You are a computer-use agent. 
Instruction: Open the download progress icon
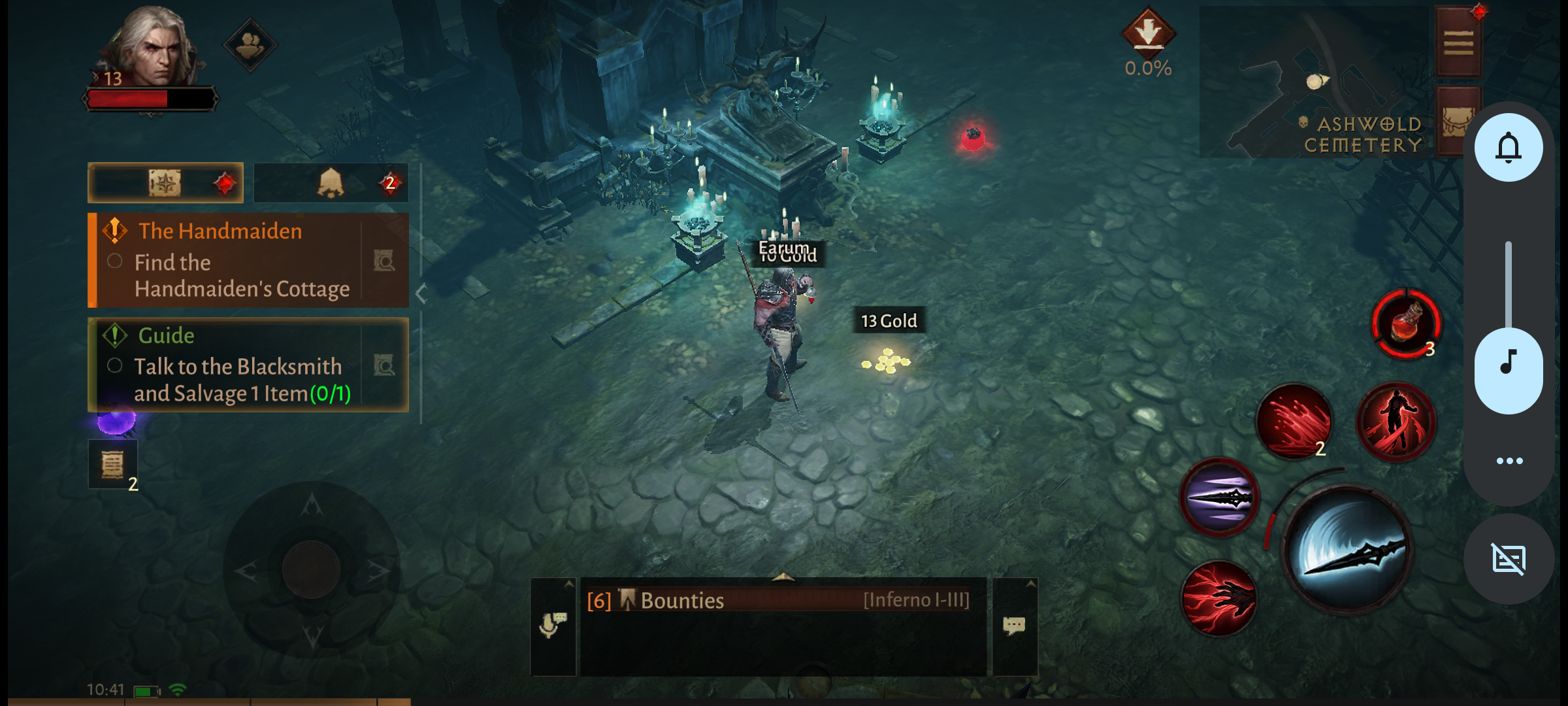click(x=1148, y=33)
